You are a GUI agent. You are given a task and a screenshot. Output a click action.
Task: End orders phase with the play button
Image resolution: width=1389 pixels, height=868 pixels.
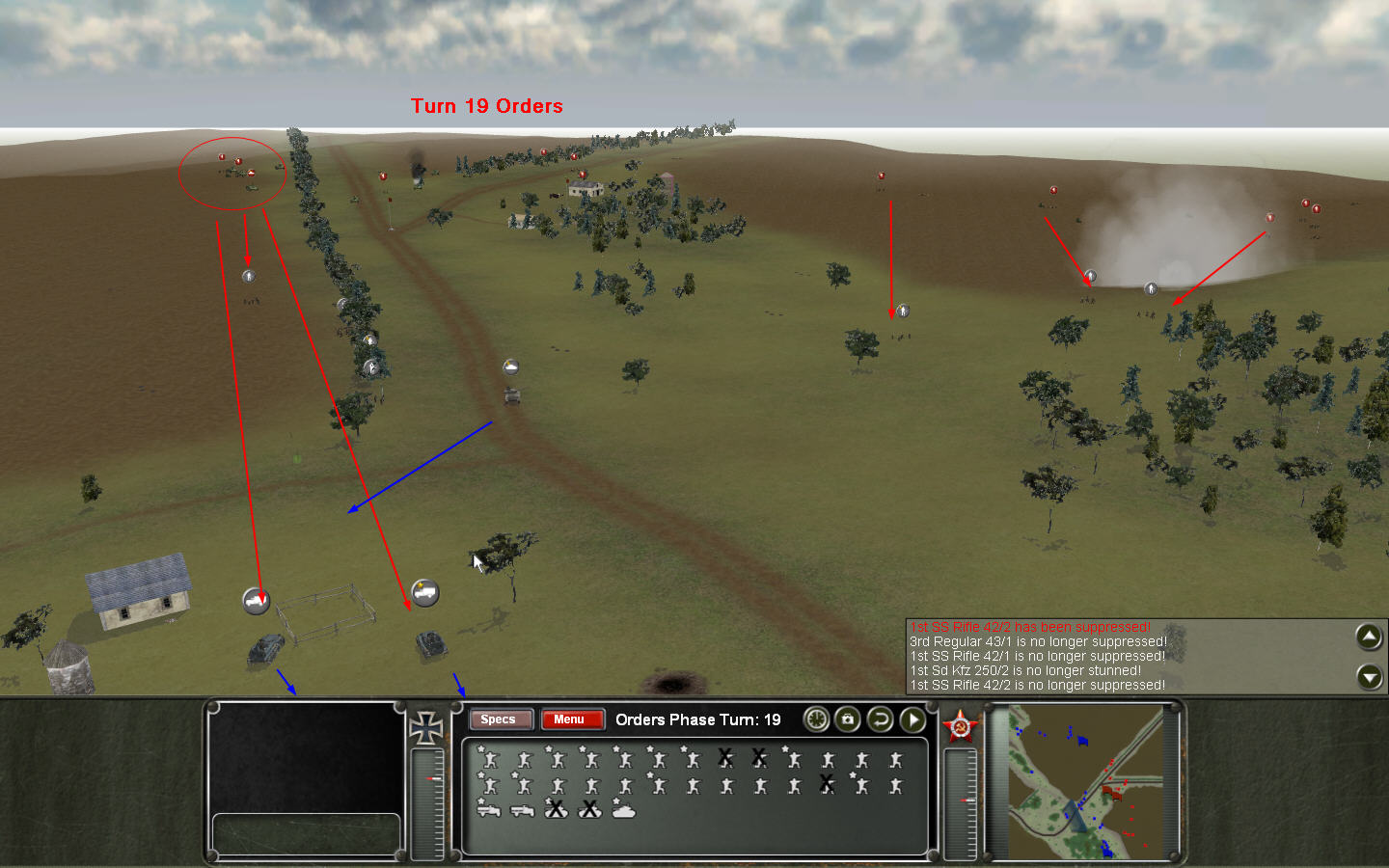[912, 719]
